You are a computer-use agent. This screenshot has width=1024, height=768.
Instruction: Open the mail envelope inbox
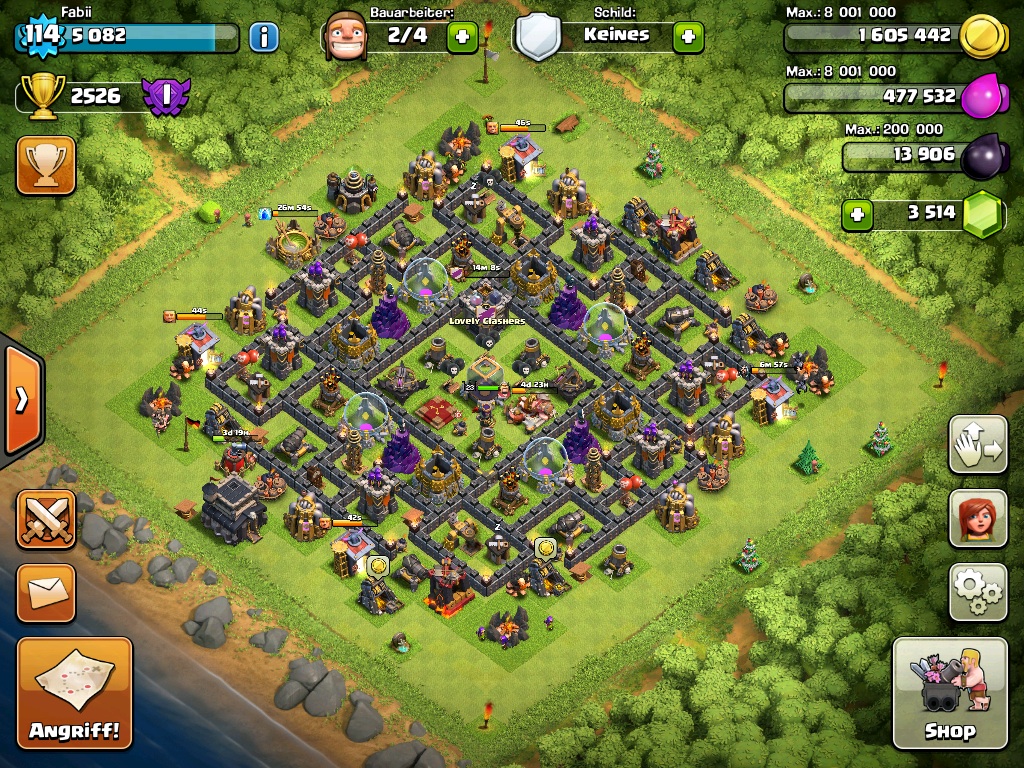pyautogui.click(x=46, y=592)
